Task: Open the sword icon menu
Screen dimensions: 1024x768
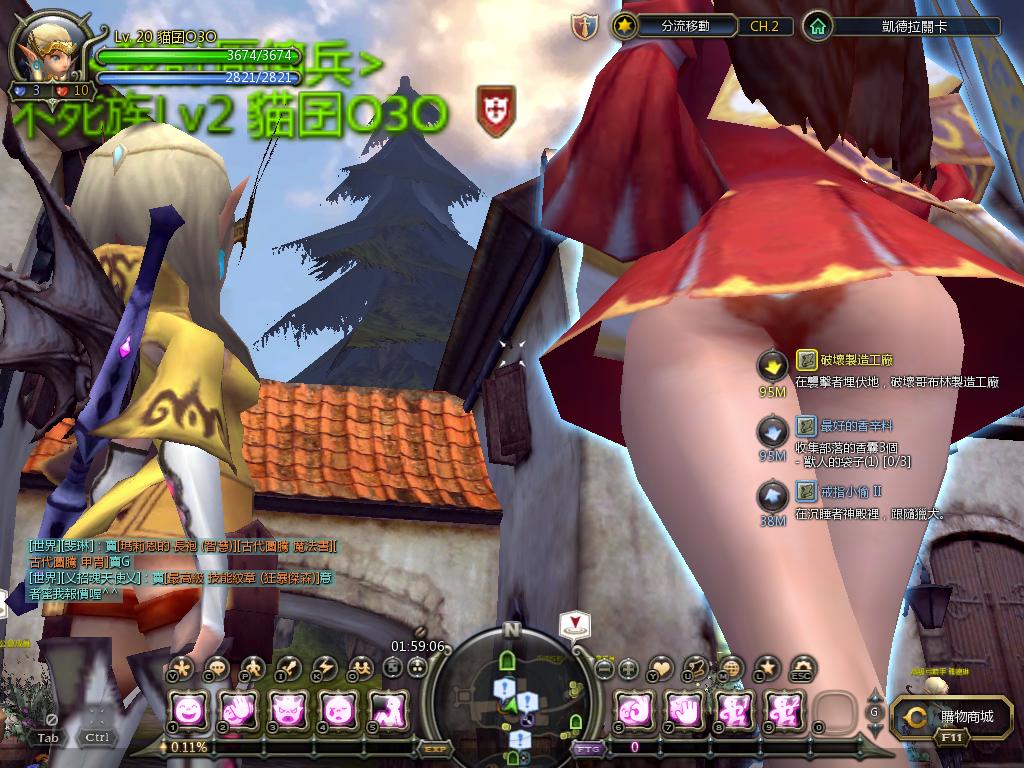Action: (x=289, y=668)
